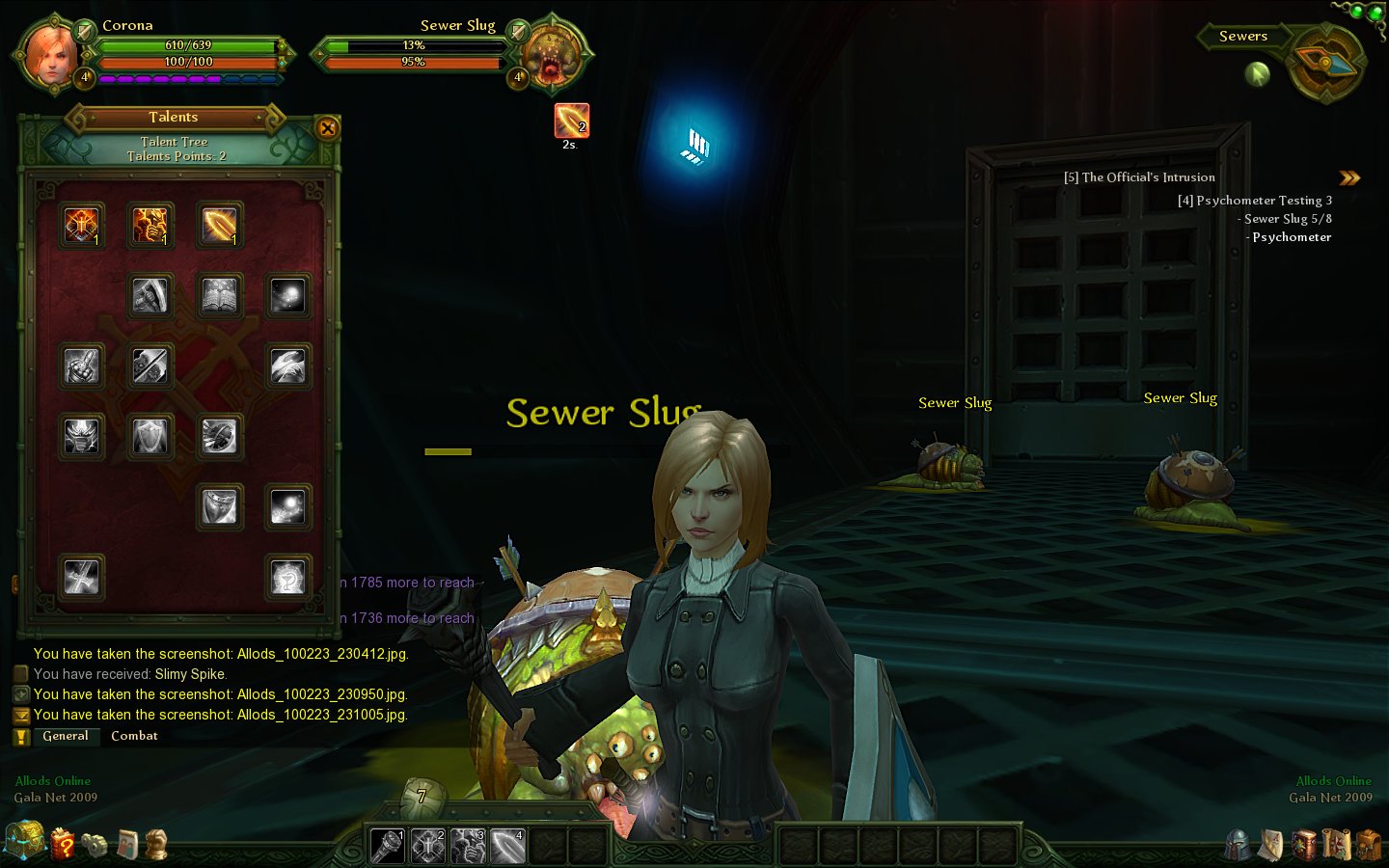Viewport: 1389px width, 868px height.
Task: Select the grey open book talent
Action: [219, 296]
